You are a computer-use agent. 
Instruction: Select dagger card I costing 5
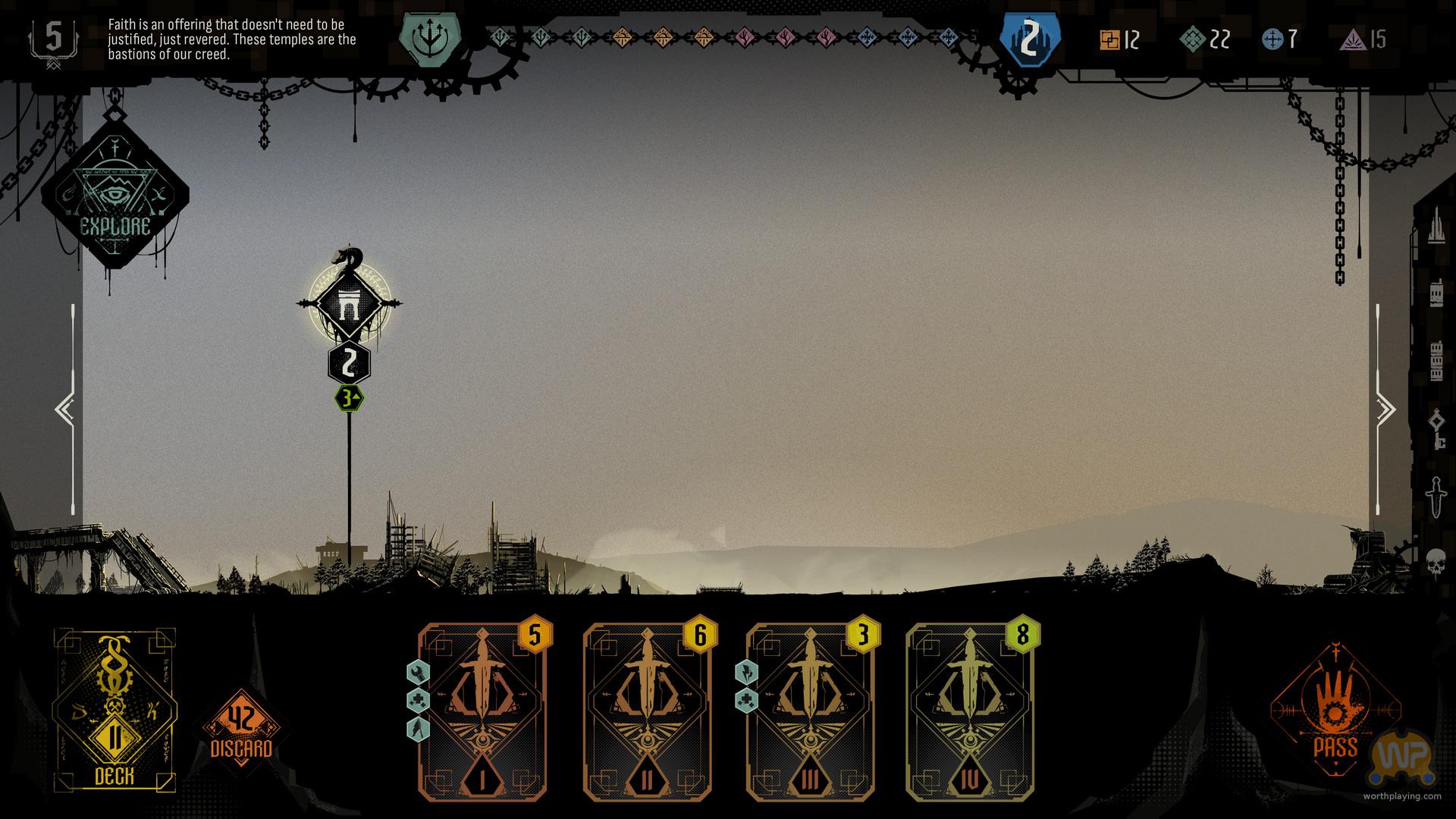pos(482,712)
